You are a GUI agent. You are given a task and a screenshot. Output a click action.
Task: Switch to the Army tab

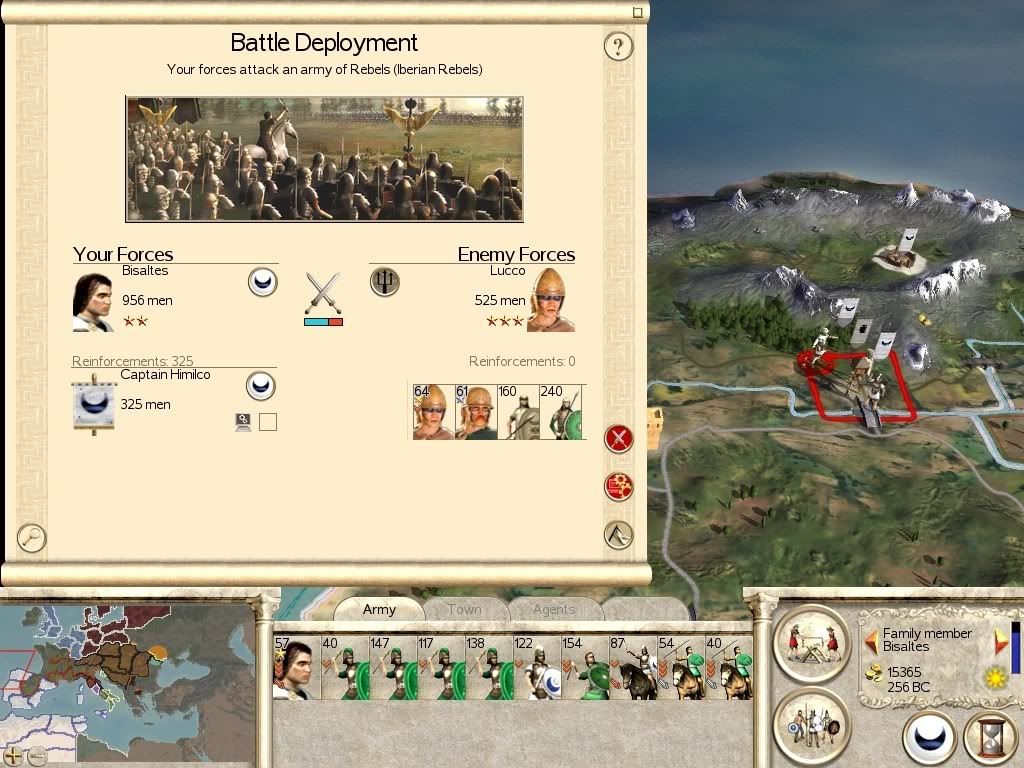click(x=379, y=609)
